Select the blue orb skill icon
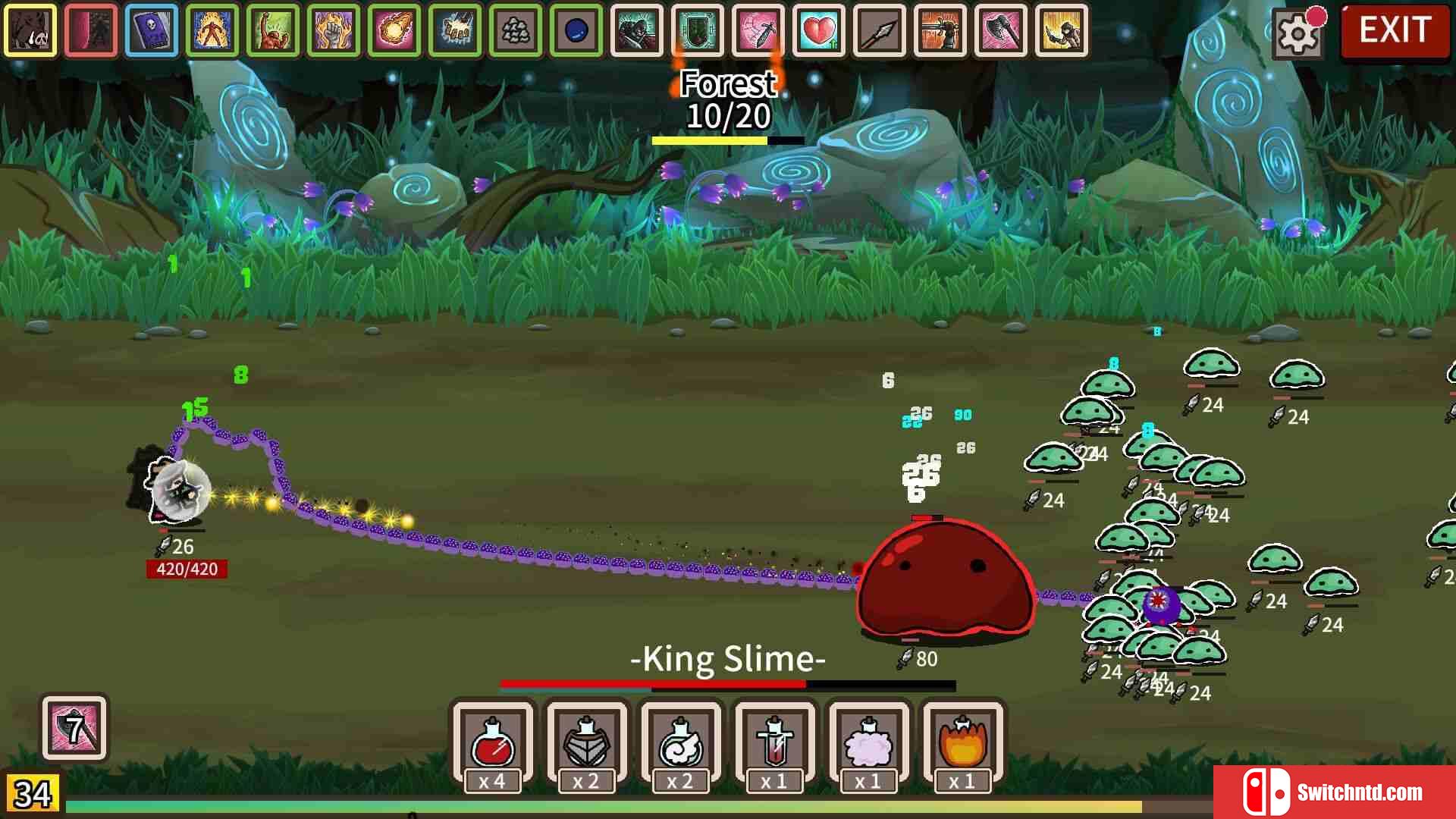1456x819 pixels. tap(576, 31)
